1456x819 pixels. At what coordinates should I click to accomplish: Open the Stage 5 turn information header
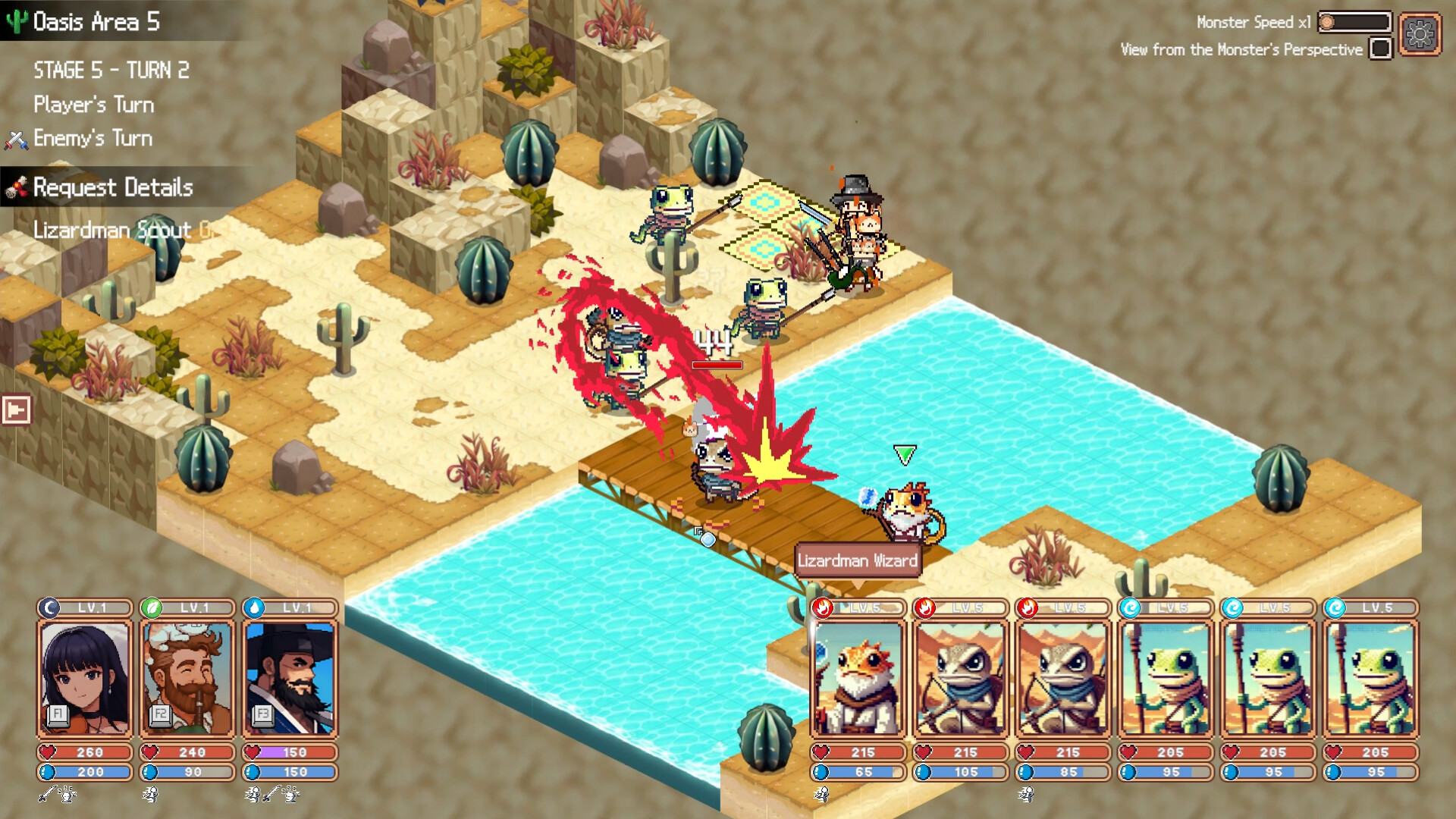coord(111,70)
